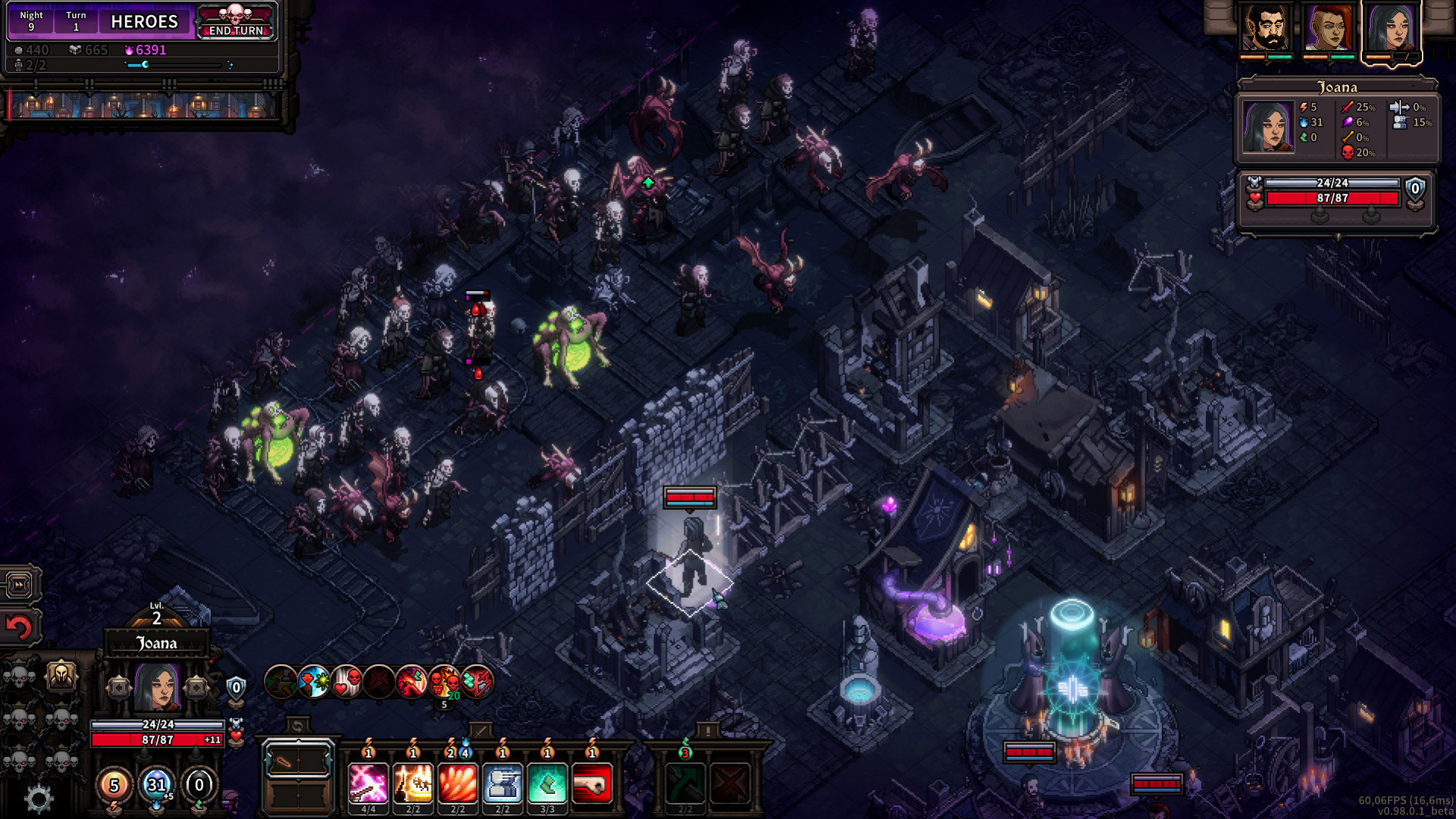Select the red-haired hero portrait
This screenshot has width=1456, height=819.
1328,28
